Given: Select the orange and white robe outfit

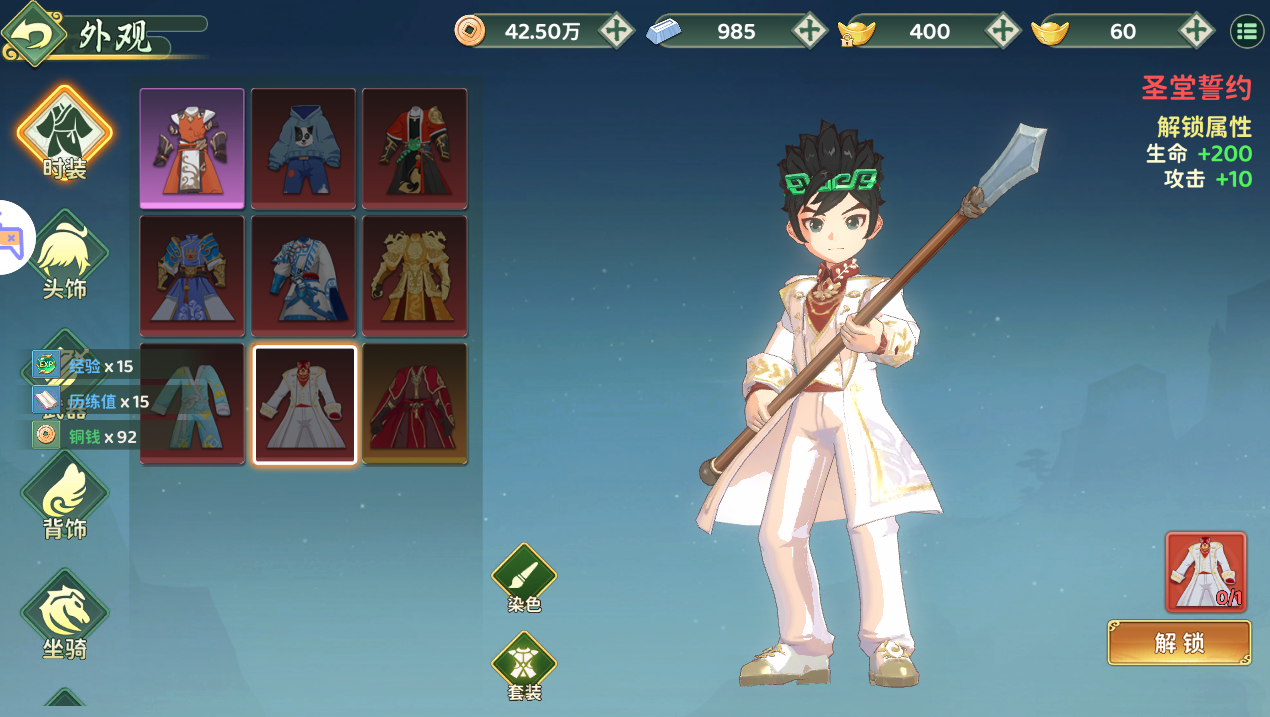Looking at the screenshot, I should coord(192,148).
